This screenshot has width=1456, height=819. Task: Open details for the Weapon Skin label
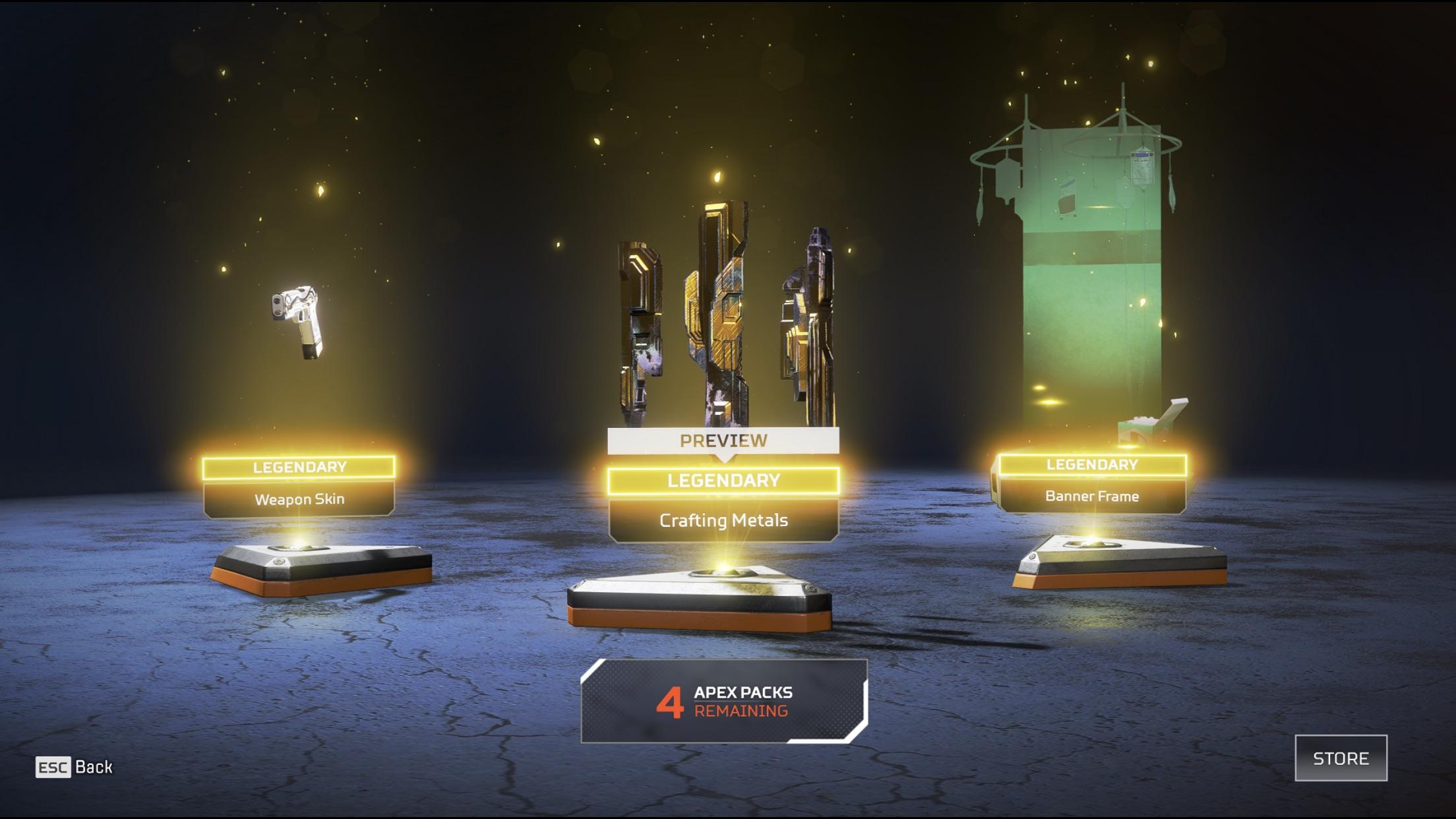pyautogui.click(x=300, y=499)
